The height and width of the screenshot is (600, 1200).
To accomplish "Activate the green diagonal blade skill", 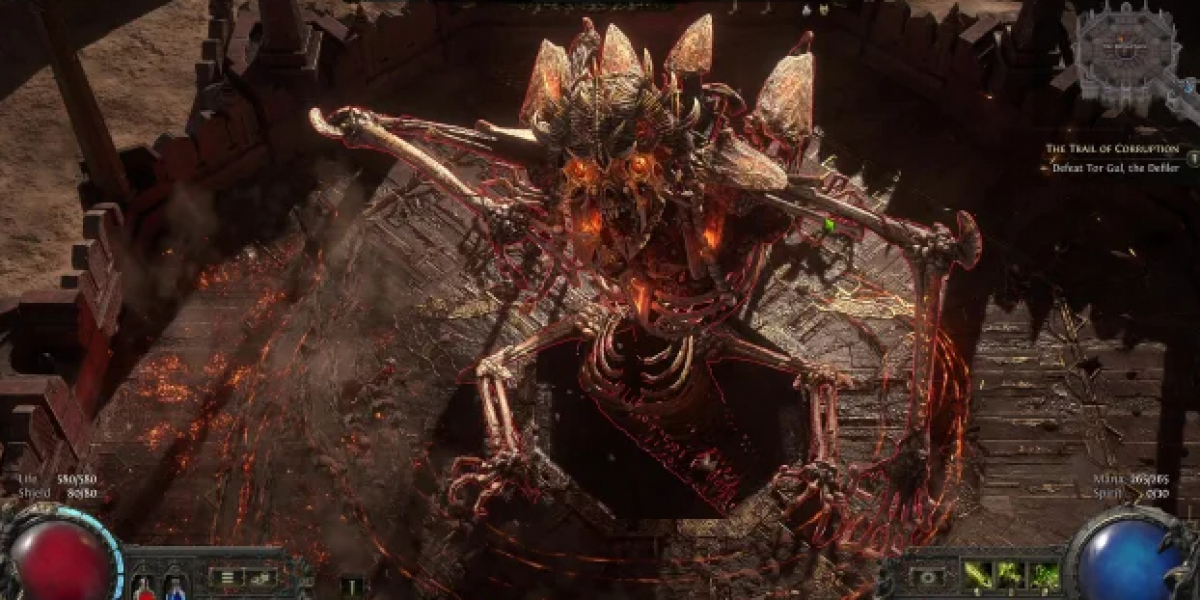I will click(x=976, y=575).
